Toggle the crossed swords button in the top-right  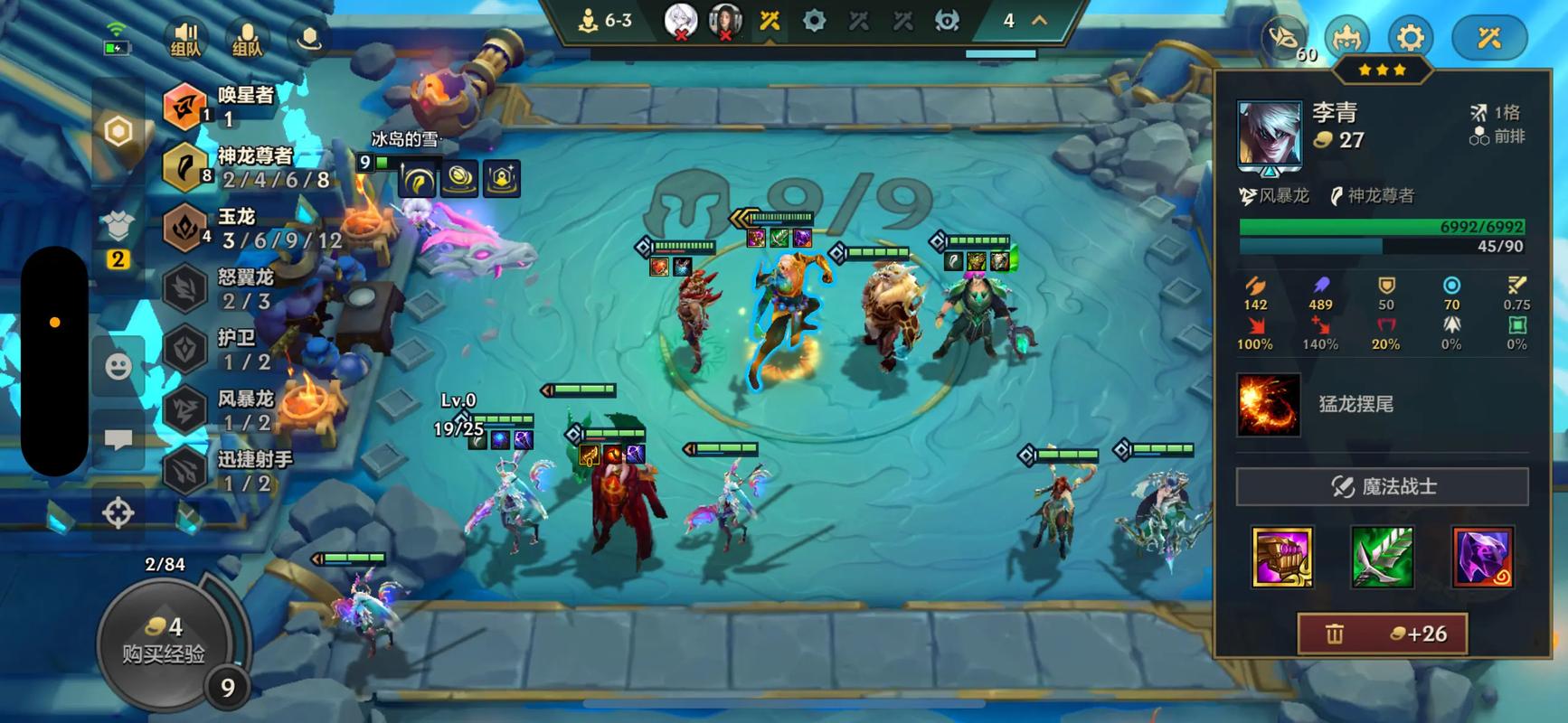[x=1488, y=38]
